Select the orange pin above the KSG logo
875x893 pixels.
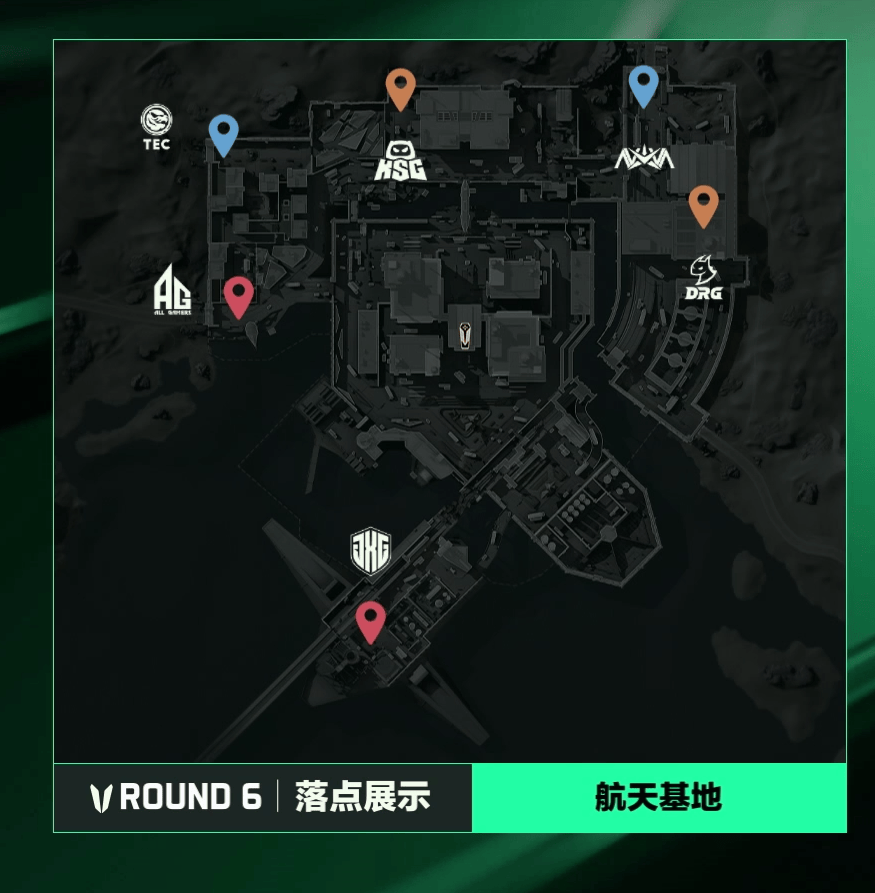(400, 88)
